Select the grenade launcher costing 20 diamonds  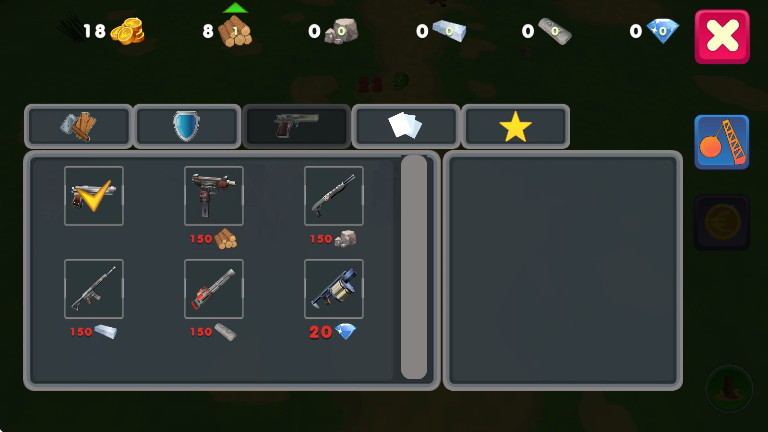click(x=334, y=289)
